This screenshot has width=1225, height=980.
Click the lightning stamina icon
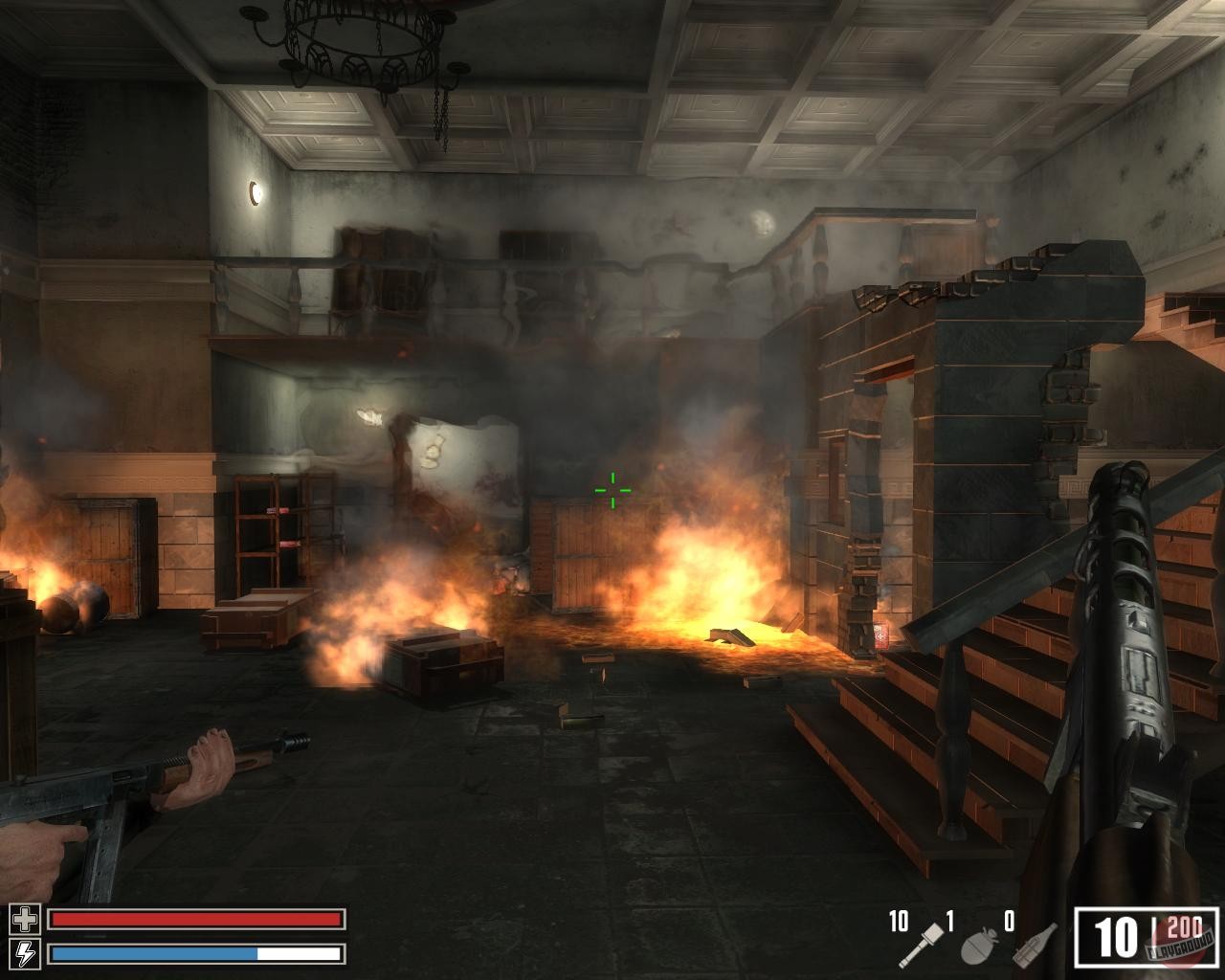25,953
